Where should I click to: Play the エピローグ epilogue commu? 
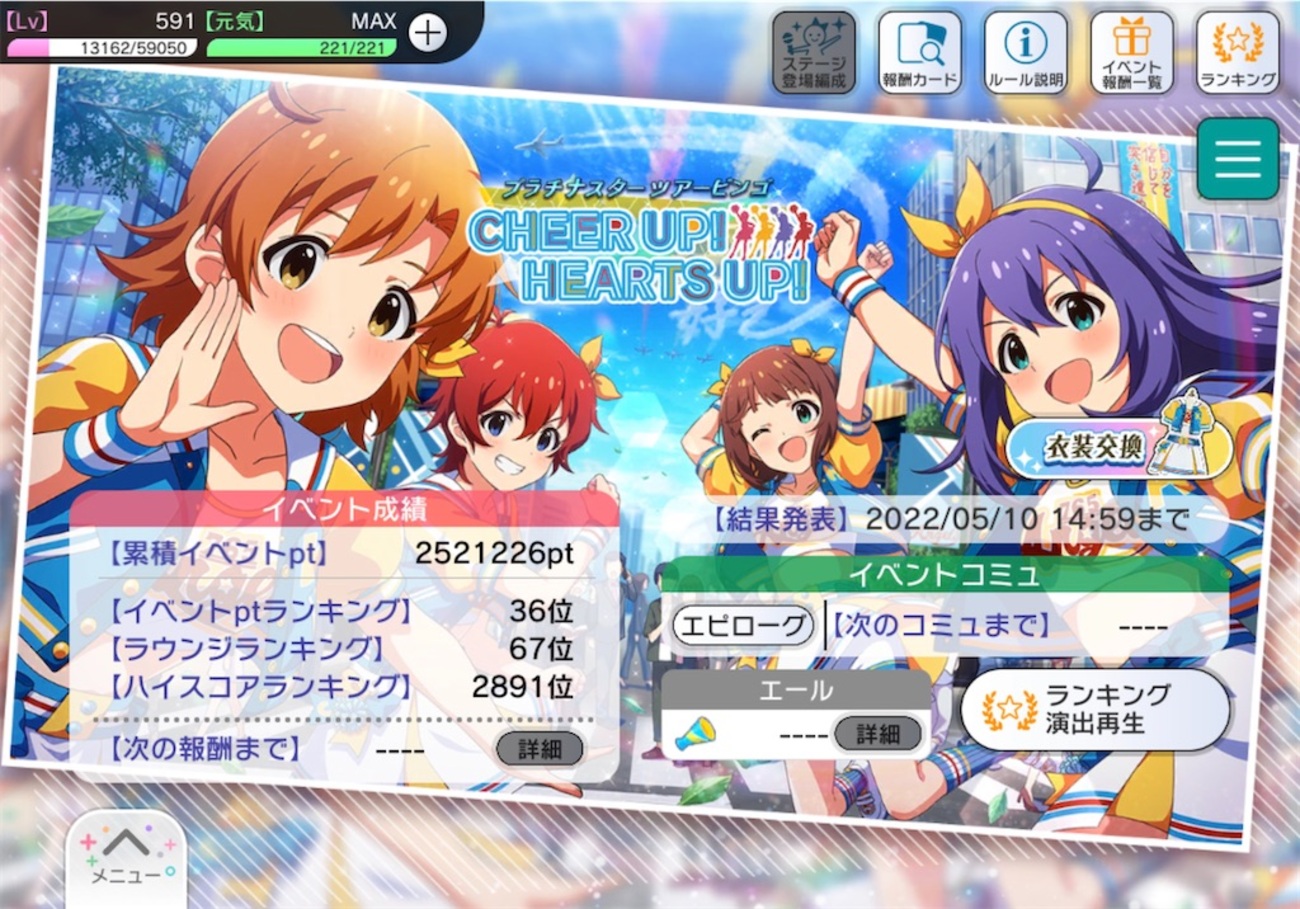(x=741, y=627)
